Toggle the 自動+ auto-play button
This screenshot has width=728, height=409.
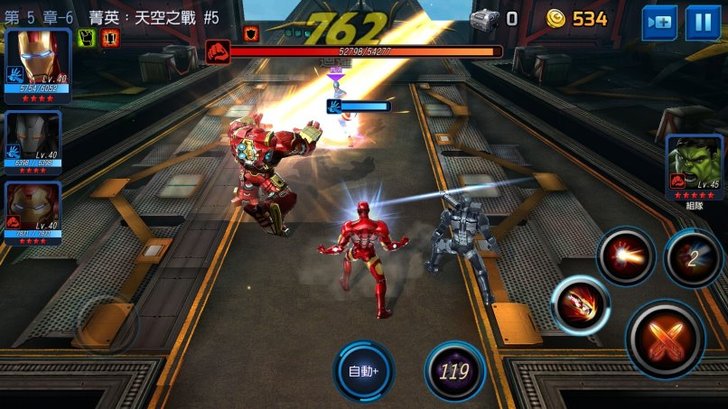click(x=364, y=370)
